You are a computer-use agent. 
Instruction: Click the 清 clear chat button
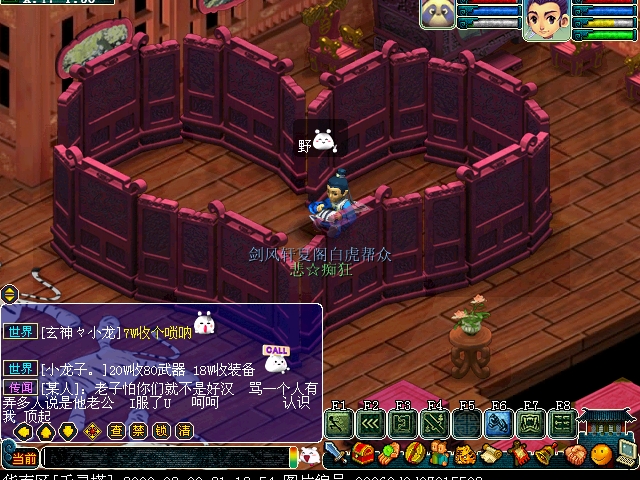(184, 431)
